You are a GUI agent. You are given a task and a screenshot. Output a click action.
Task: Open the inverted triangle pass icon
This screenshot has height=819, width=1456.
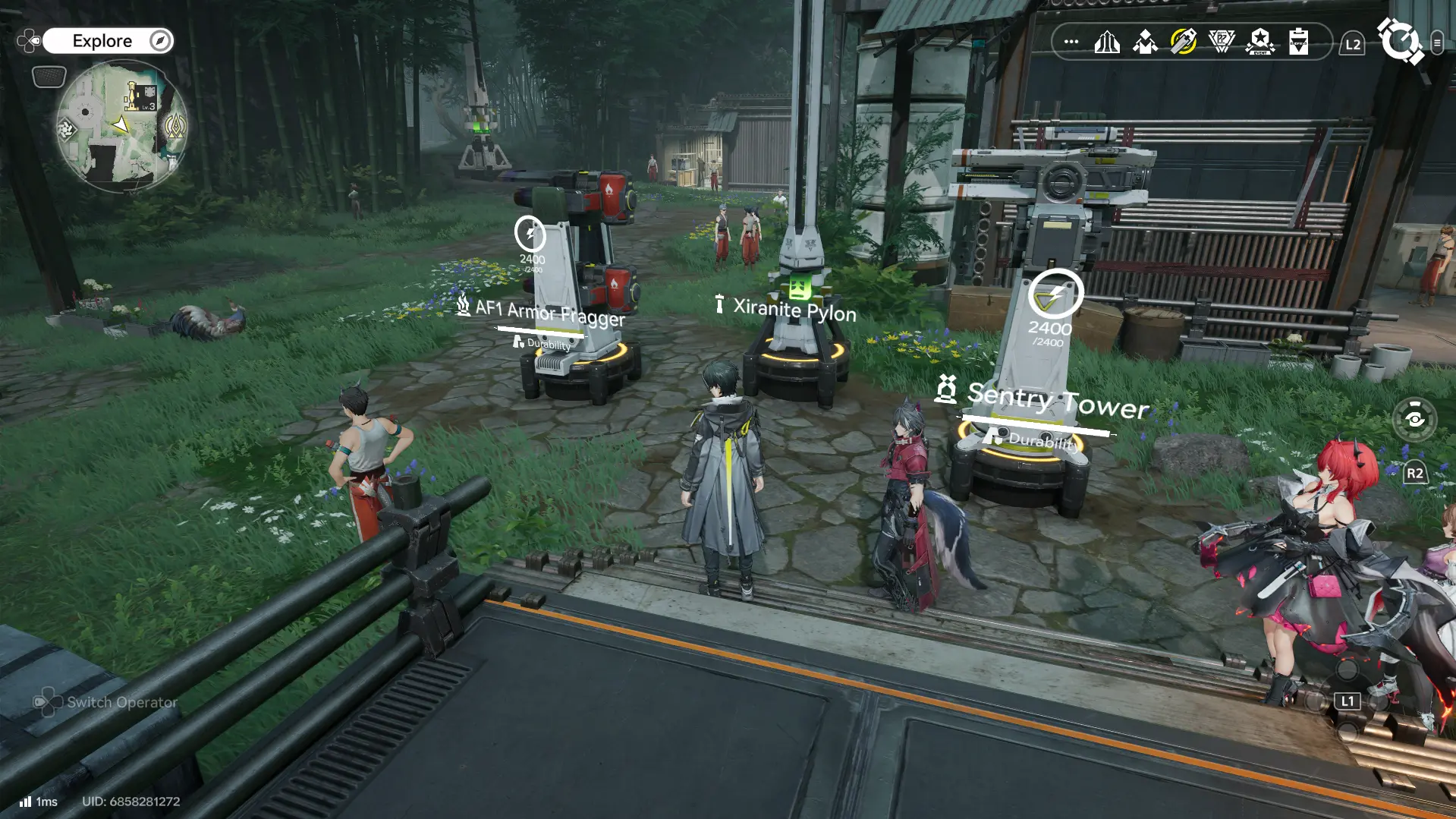tap(1222, 42)
